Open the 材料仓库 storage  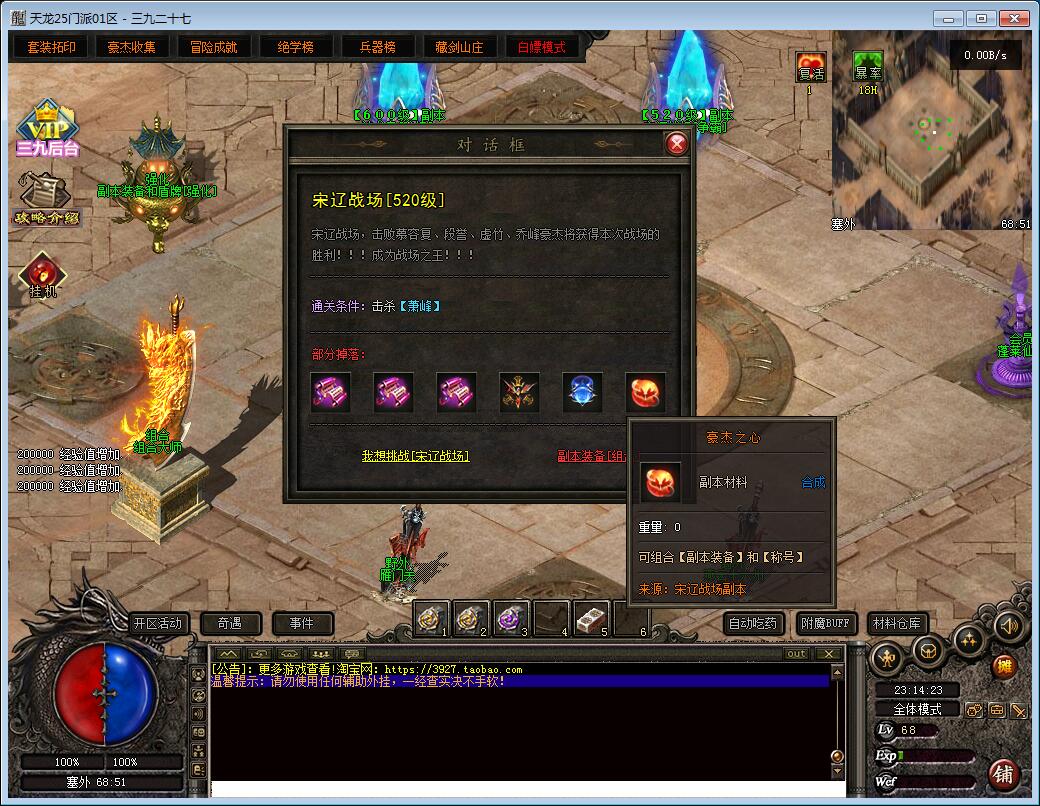click(x=897, y=623)
